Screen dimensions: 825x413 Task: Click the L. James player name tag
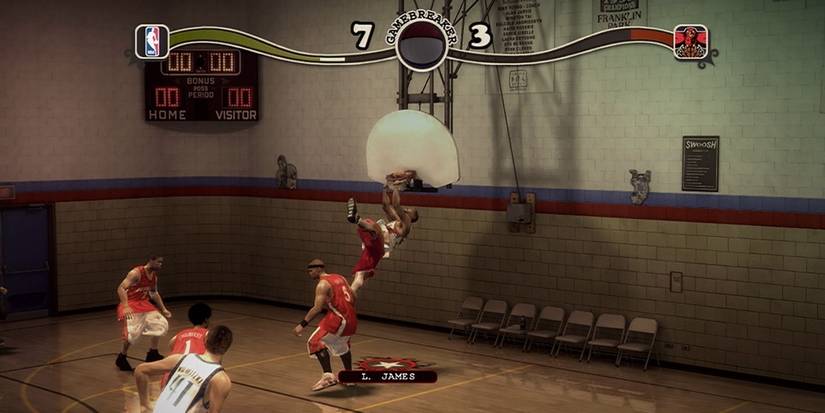tap(387, 377)
